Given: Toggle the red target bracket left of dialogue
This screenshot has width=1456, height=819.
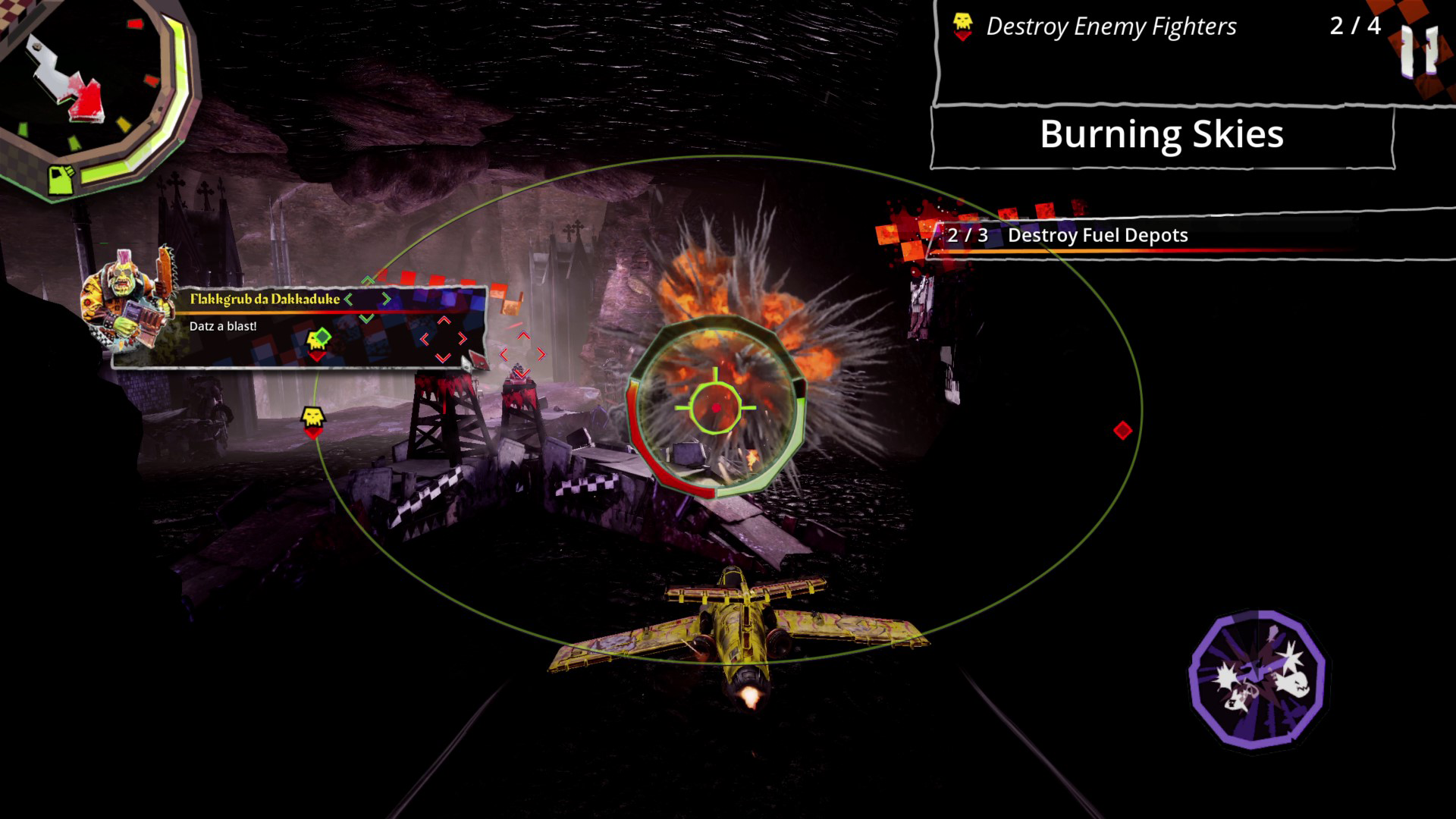Looking at the screenshot, I should pos(442,338).
